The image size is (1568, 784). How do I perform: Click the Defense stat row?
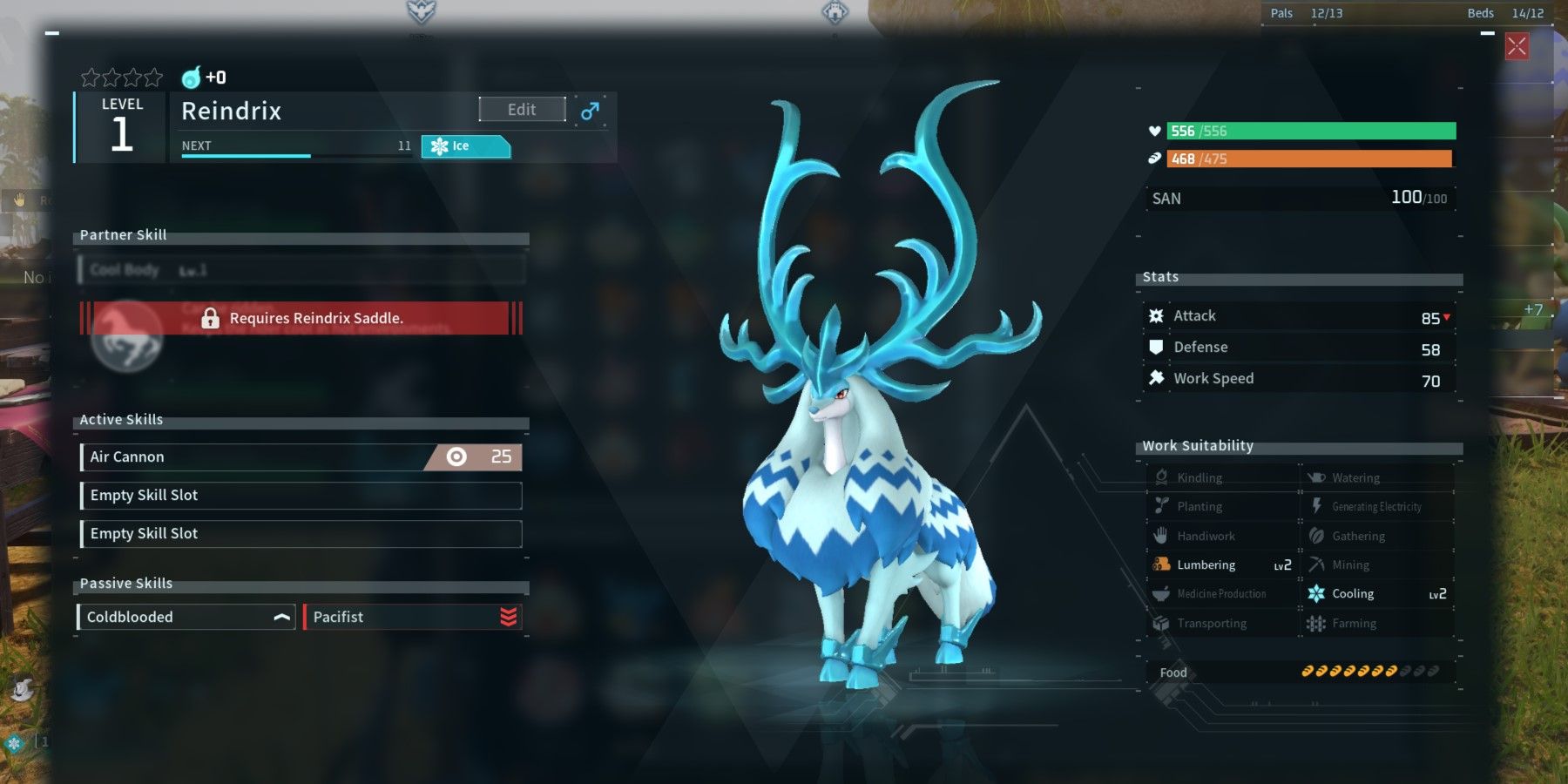1298,348
